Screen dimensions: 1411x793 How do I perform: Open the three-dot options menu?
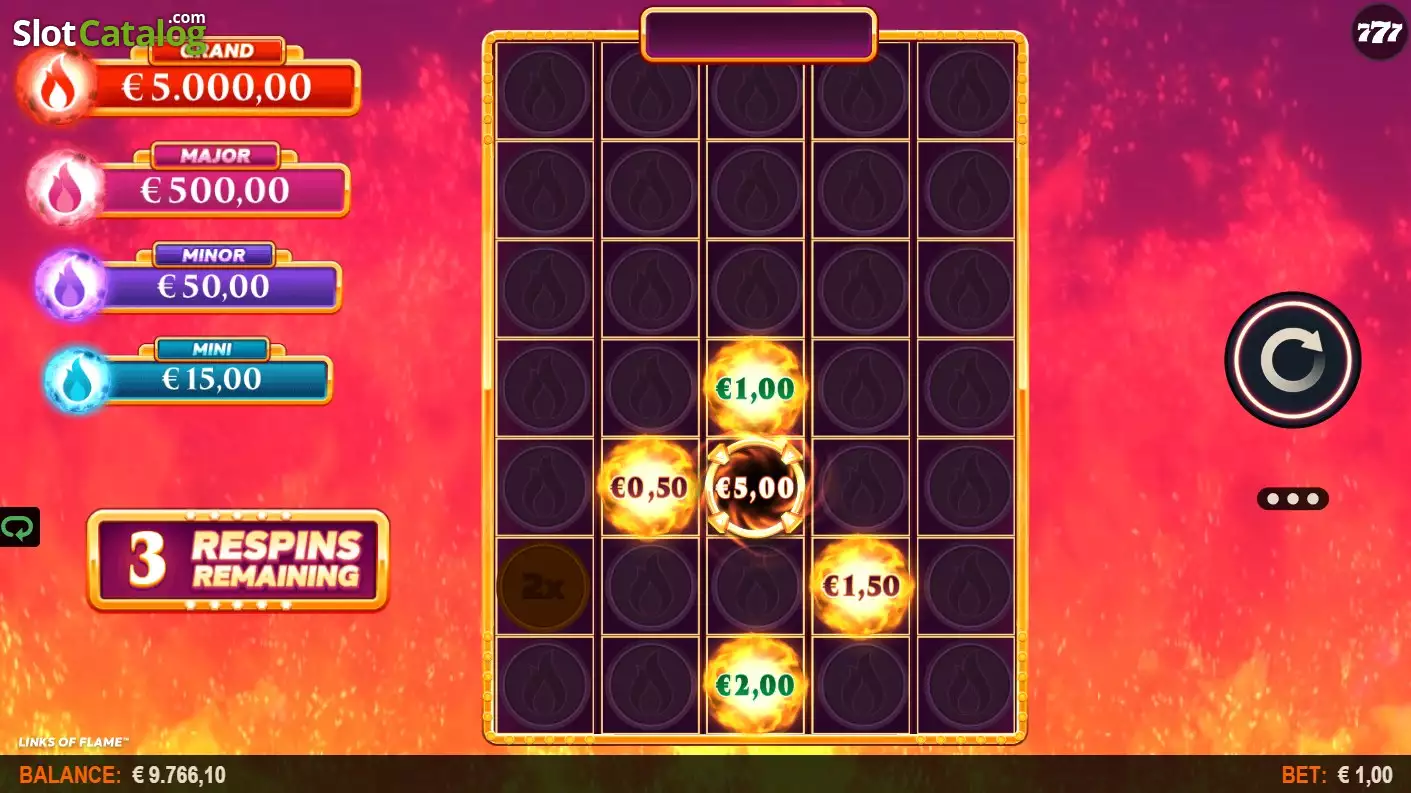click(1292, 498)
